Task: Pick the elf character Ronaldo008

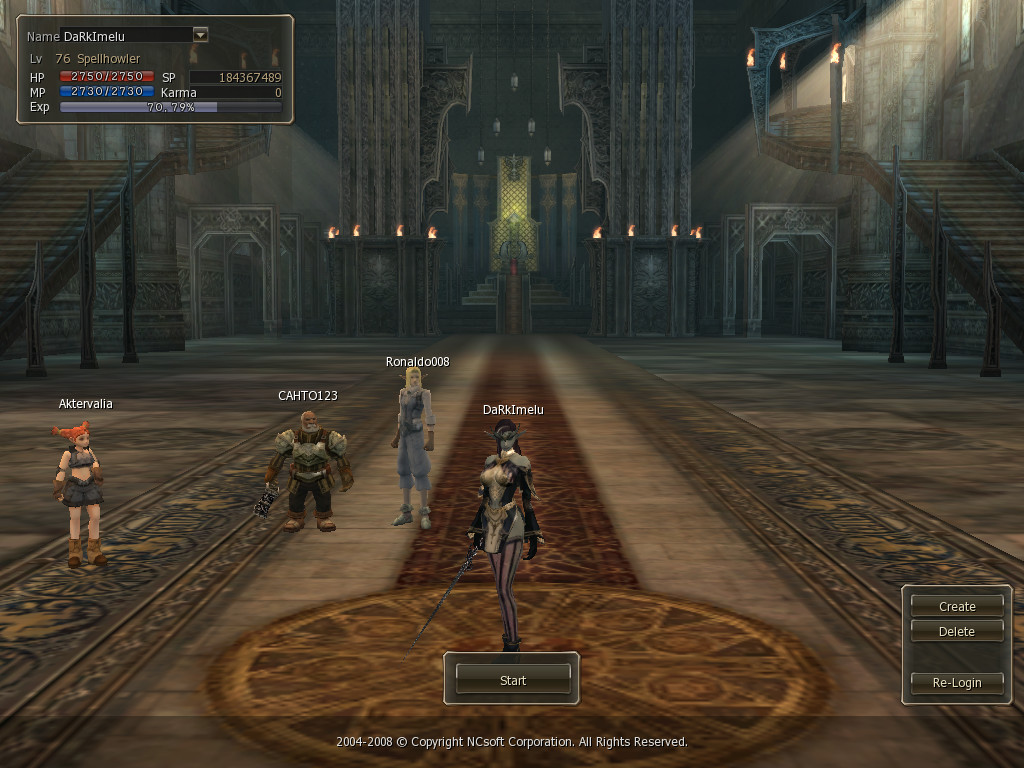Action: tap(414, 445)
